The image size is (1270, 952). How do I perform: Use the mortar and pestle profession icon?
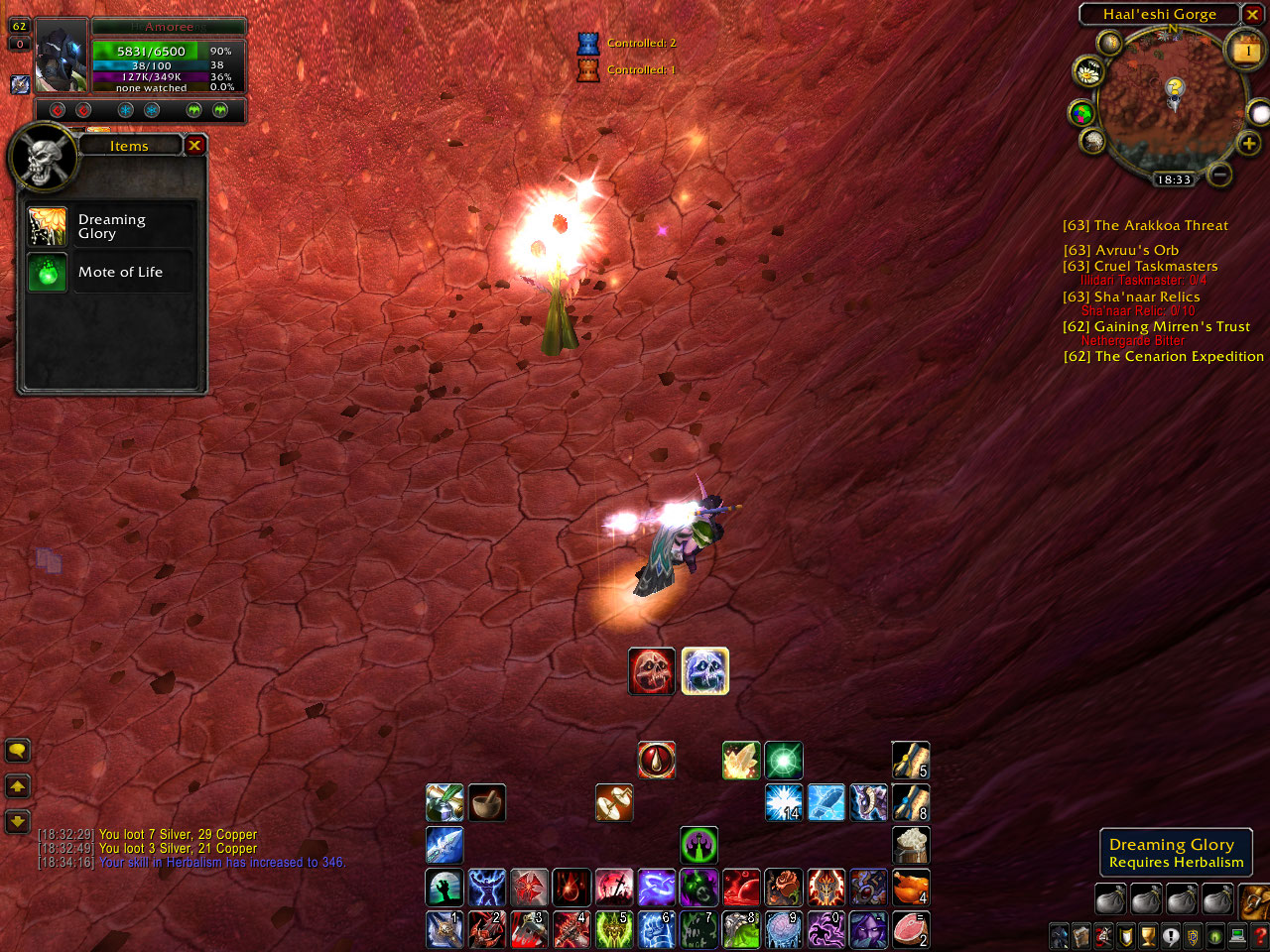pyautogui.click(x=487, y=803)
